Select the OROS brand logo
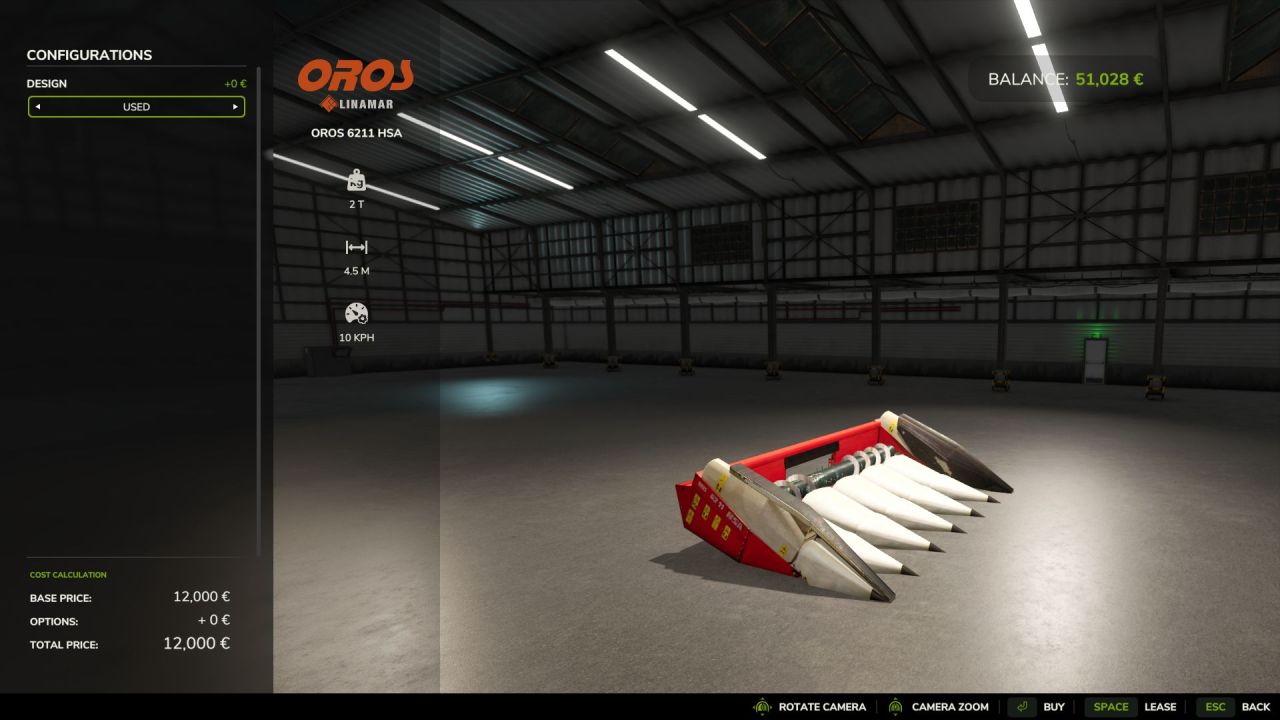1280x720 pixels. click(357, 75)
